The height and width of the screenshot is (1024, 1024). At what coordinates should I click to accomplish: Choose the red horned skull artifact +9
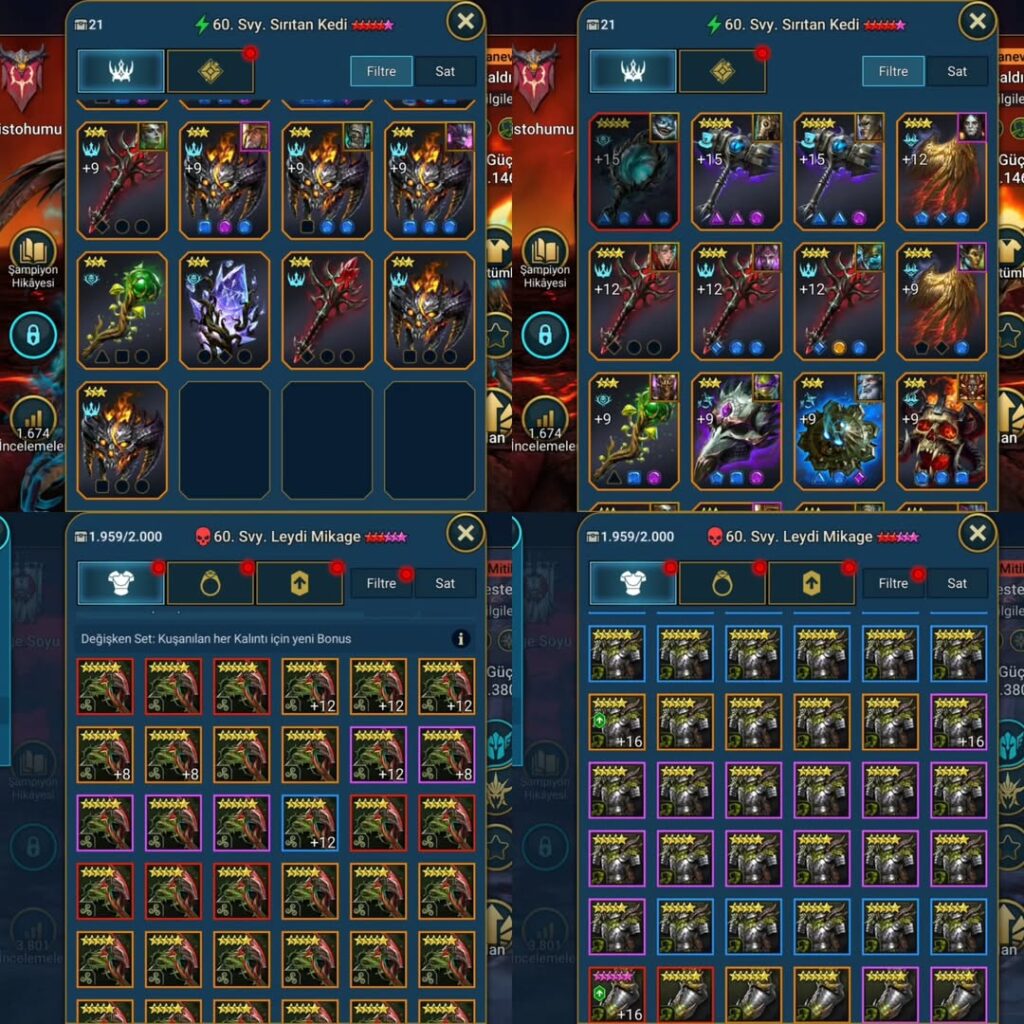coord(941,430)
